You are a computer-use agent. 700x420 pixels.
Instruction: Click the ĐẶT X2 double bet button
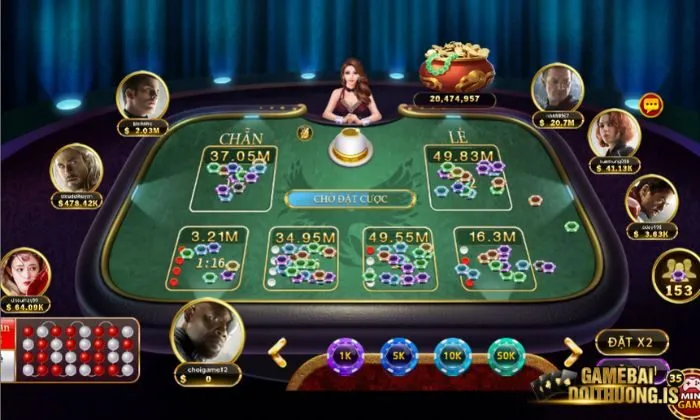coord(631,342)
